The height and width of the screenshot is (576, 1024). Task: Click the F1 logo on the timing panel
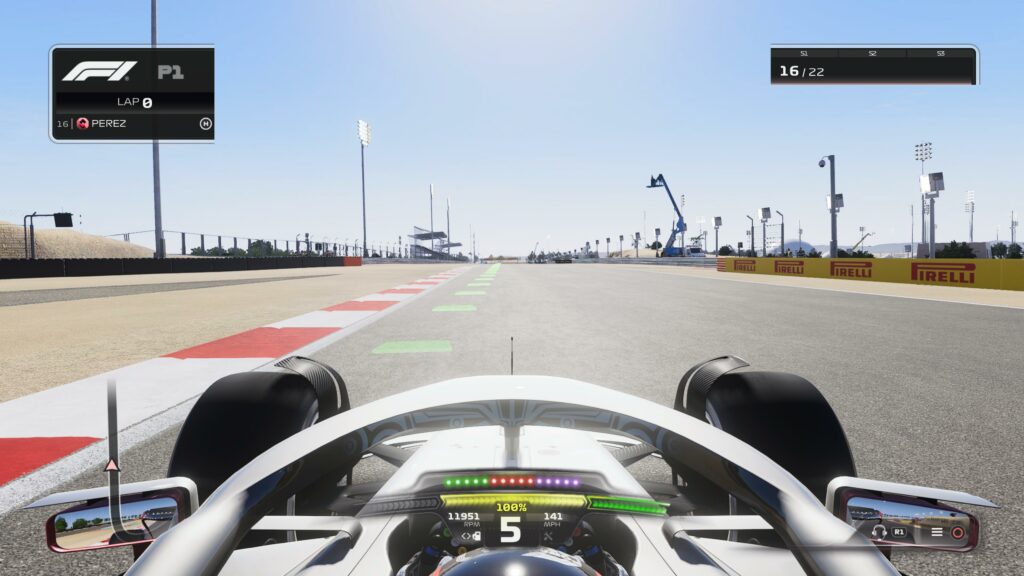(99, 71)
